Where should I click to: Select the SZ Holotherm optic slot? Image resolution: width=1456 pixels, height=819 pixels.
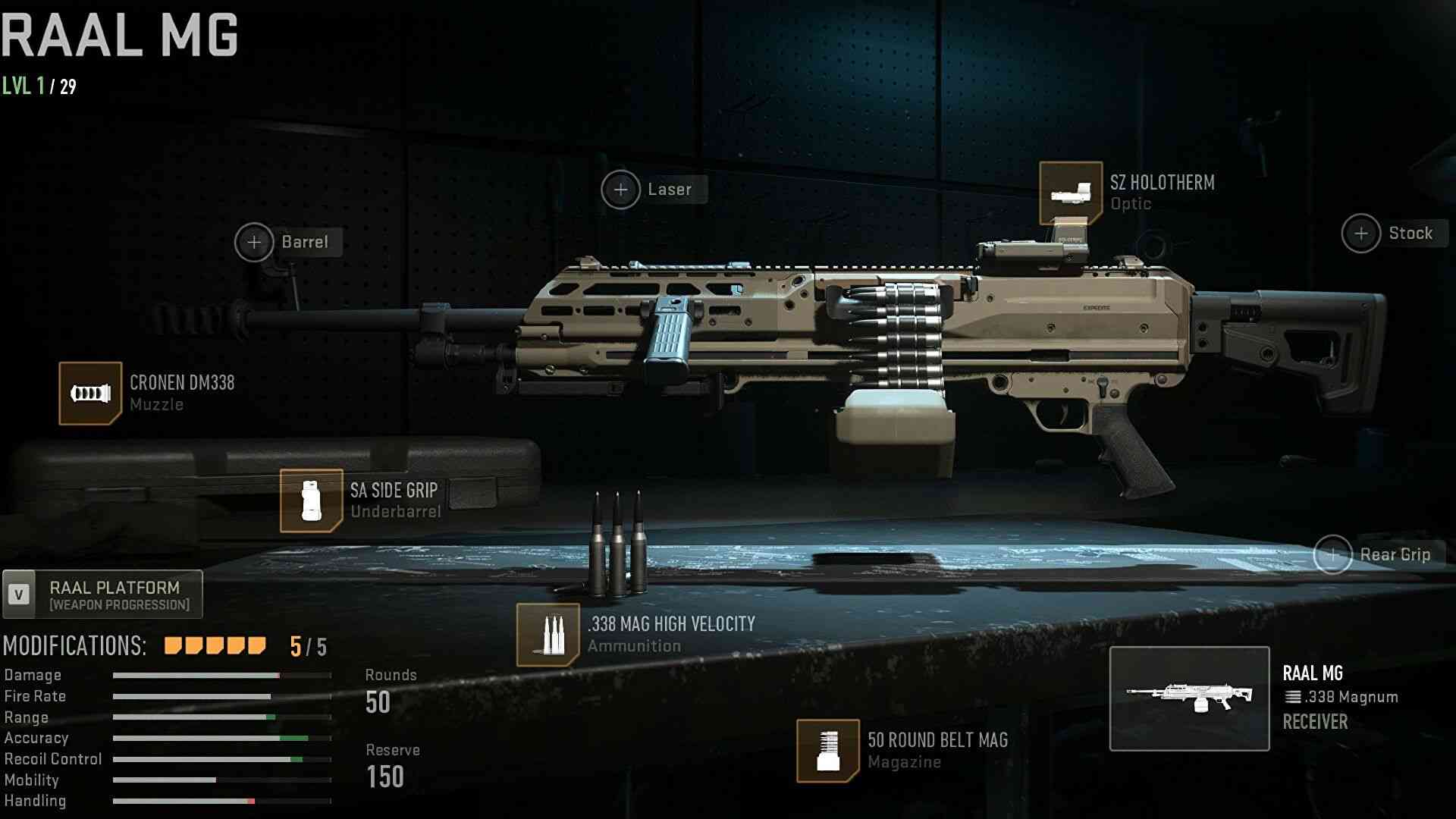pos(1070,193)
